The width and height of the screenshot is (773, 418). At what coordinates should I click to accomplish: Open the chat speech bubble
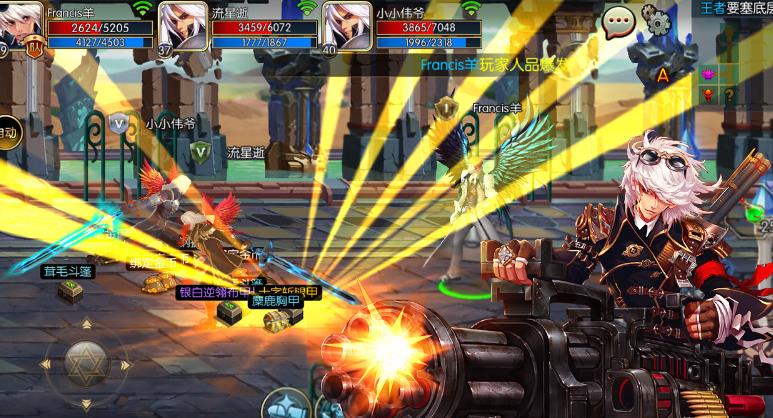pos(618,20)
